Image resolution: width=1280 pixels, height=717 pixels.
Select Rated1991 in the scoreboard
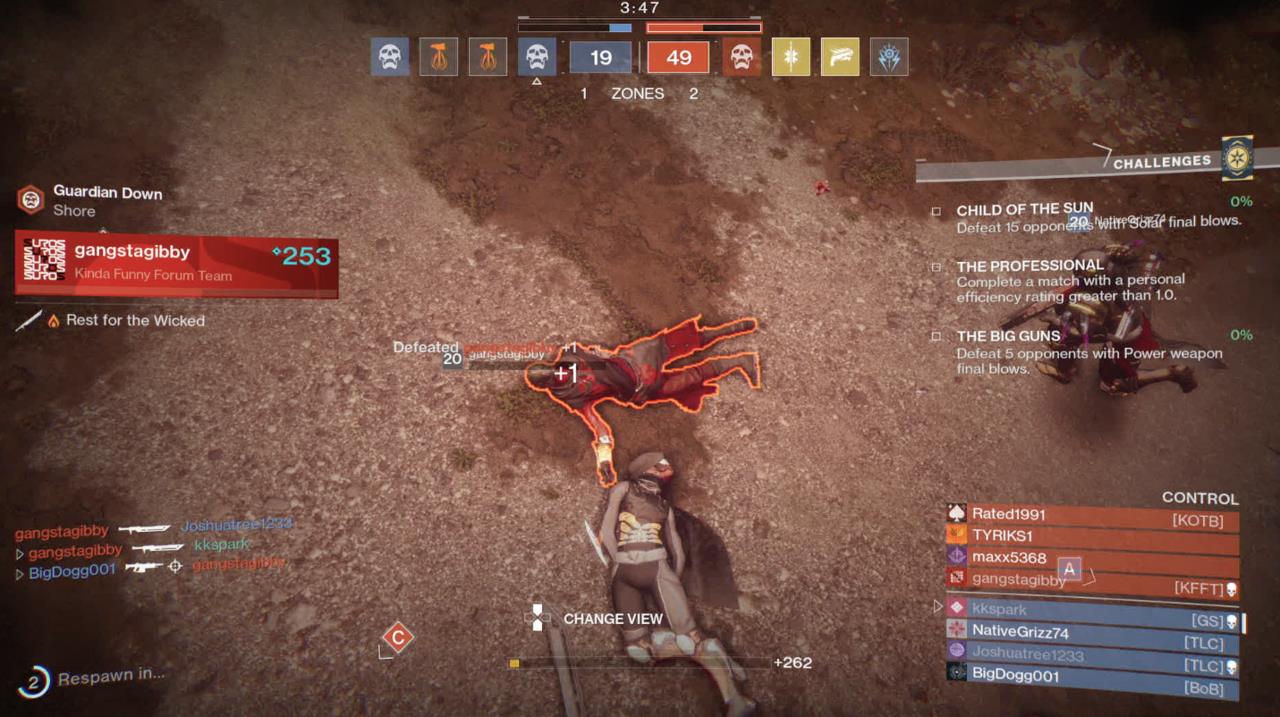tap(1092, 514)
